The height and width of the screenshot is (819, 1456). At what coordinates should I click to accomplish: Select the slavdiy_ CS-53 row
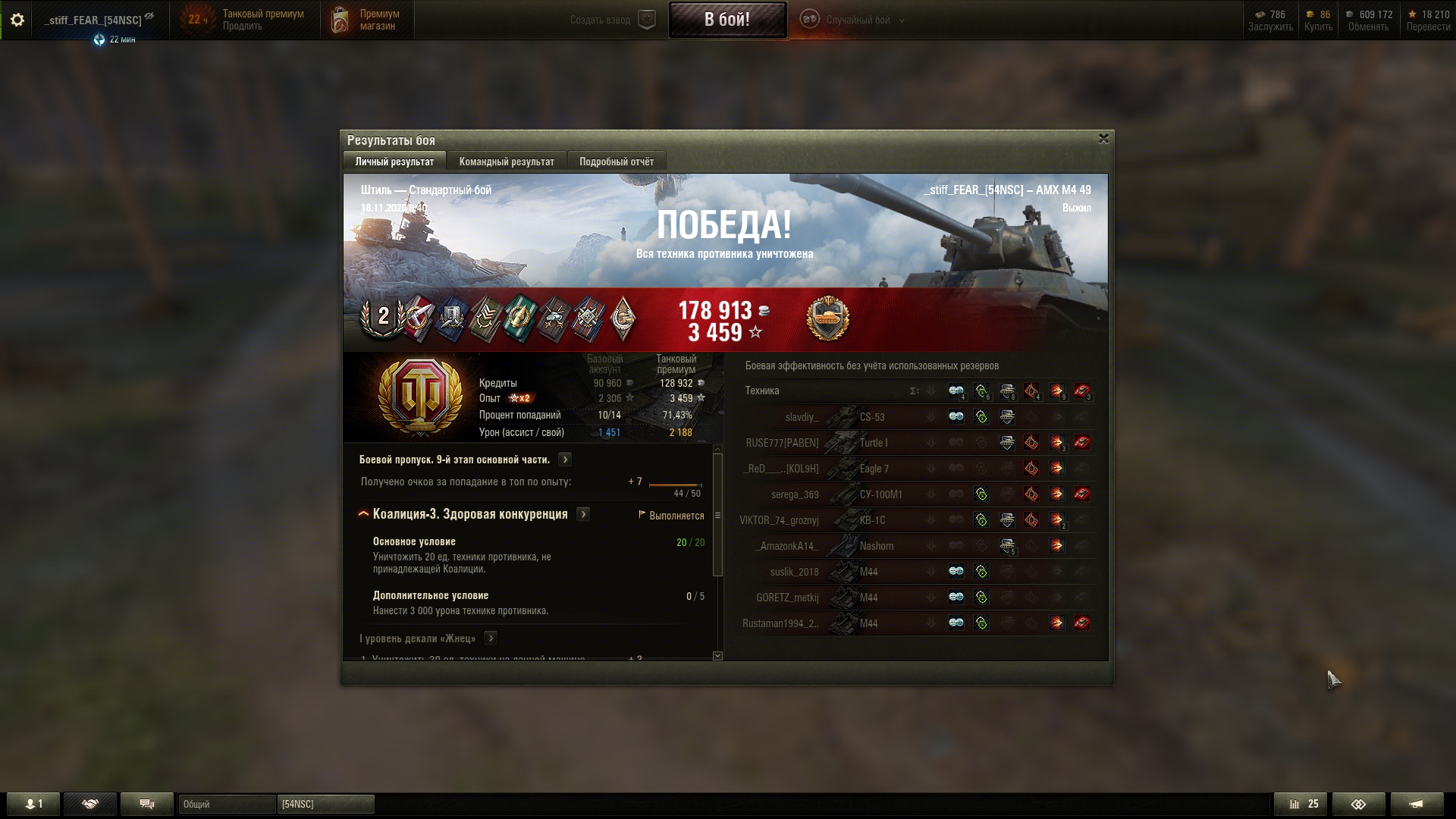[x=872, y=417]
